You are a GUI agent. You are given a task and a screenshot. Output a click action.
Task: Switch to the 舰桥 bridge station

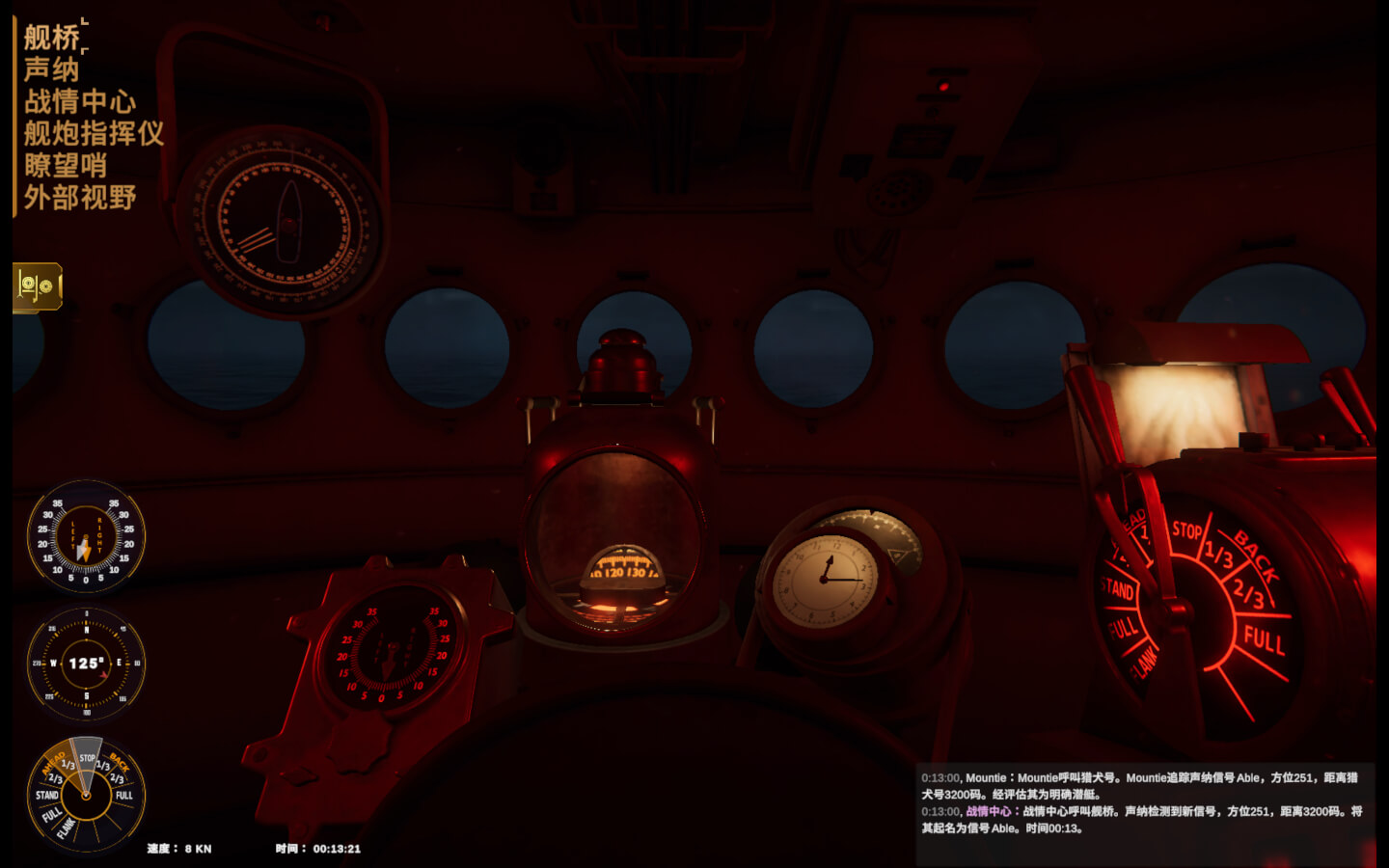tap(52, 38)
